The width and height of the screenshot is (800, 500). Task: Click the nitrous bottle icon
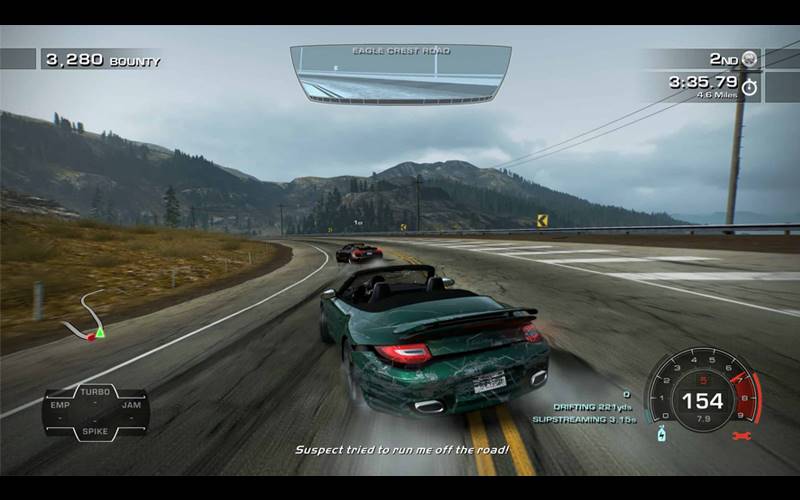[661, 434]
